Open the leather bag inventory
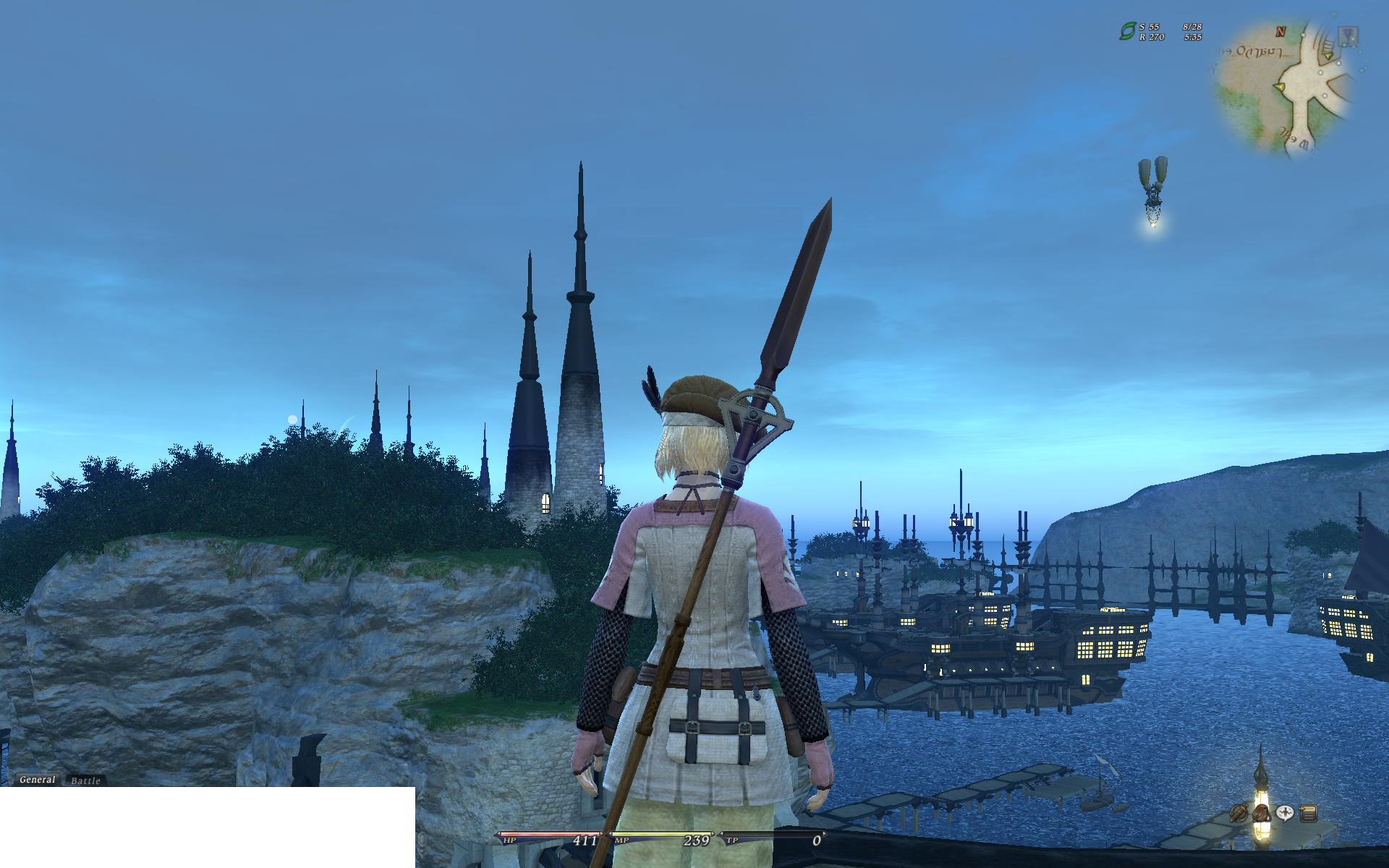The height and width of the screenshot is (868, 1389). (x=1262, y=813)
